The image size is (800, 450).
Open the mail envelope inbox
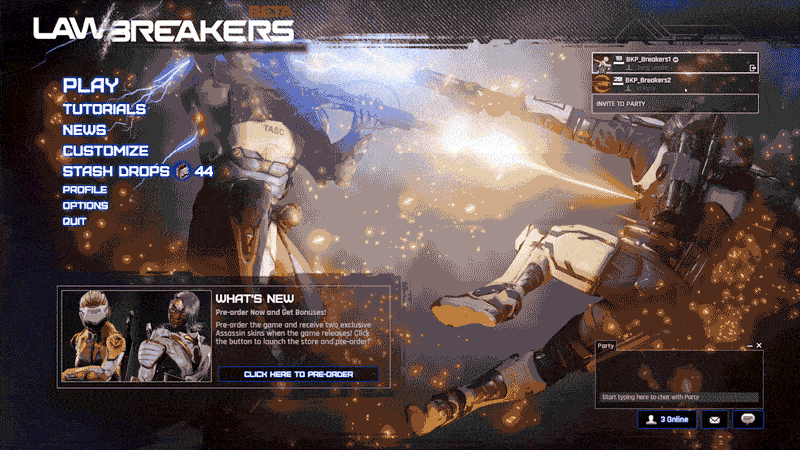(x=714, y=420)
